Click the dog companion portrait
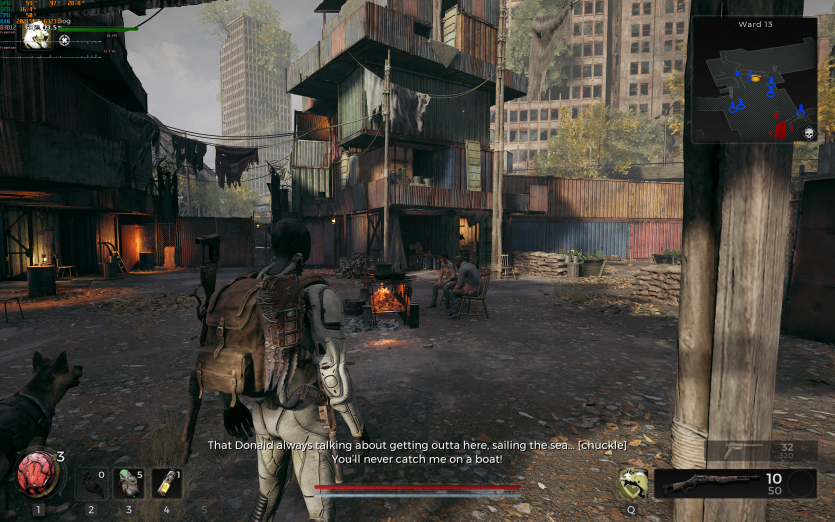 [37, 37]
